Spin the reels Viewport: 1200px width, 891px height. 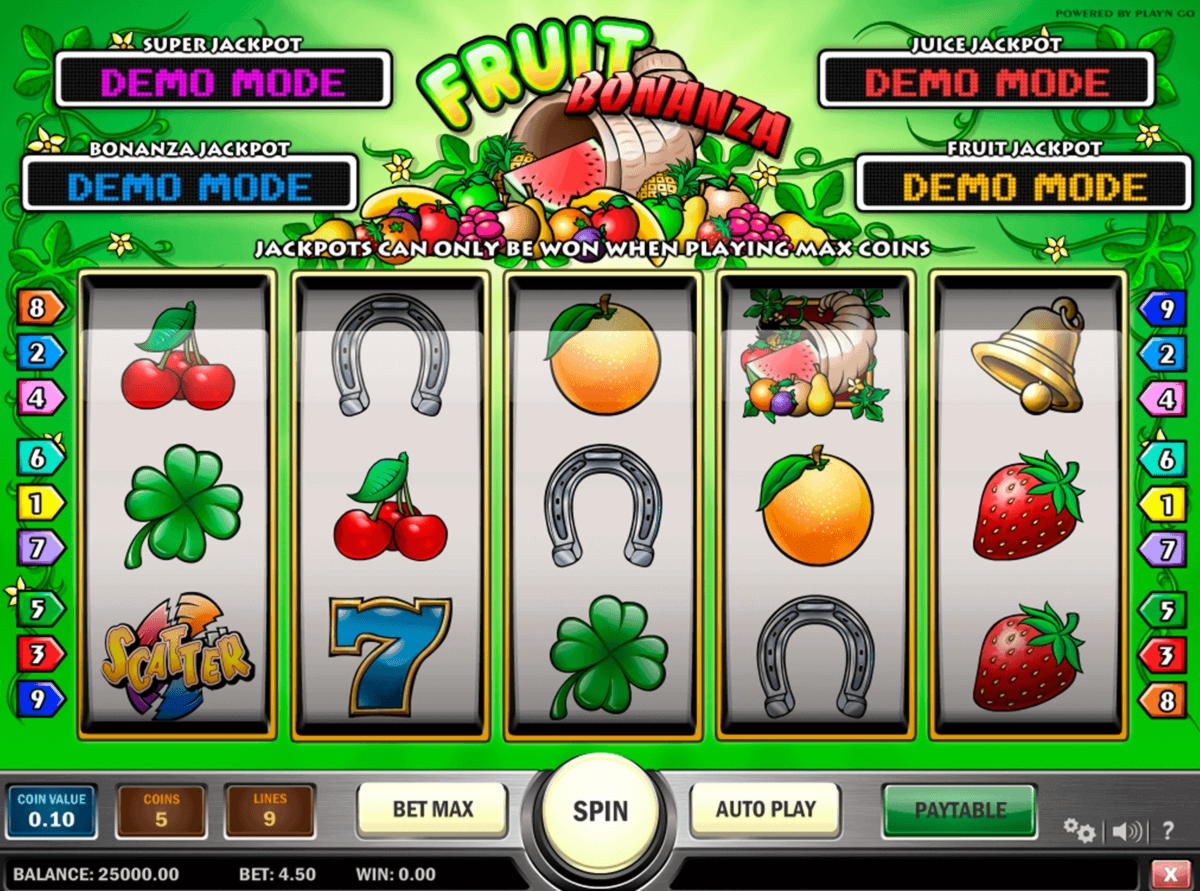[x=600, y=810]
